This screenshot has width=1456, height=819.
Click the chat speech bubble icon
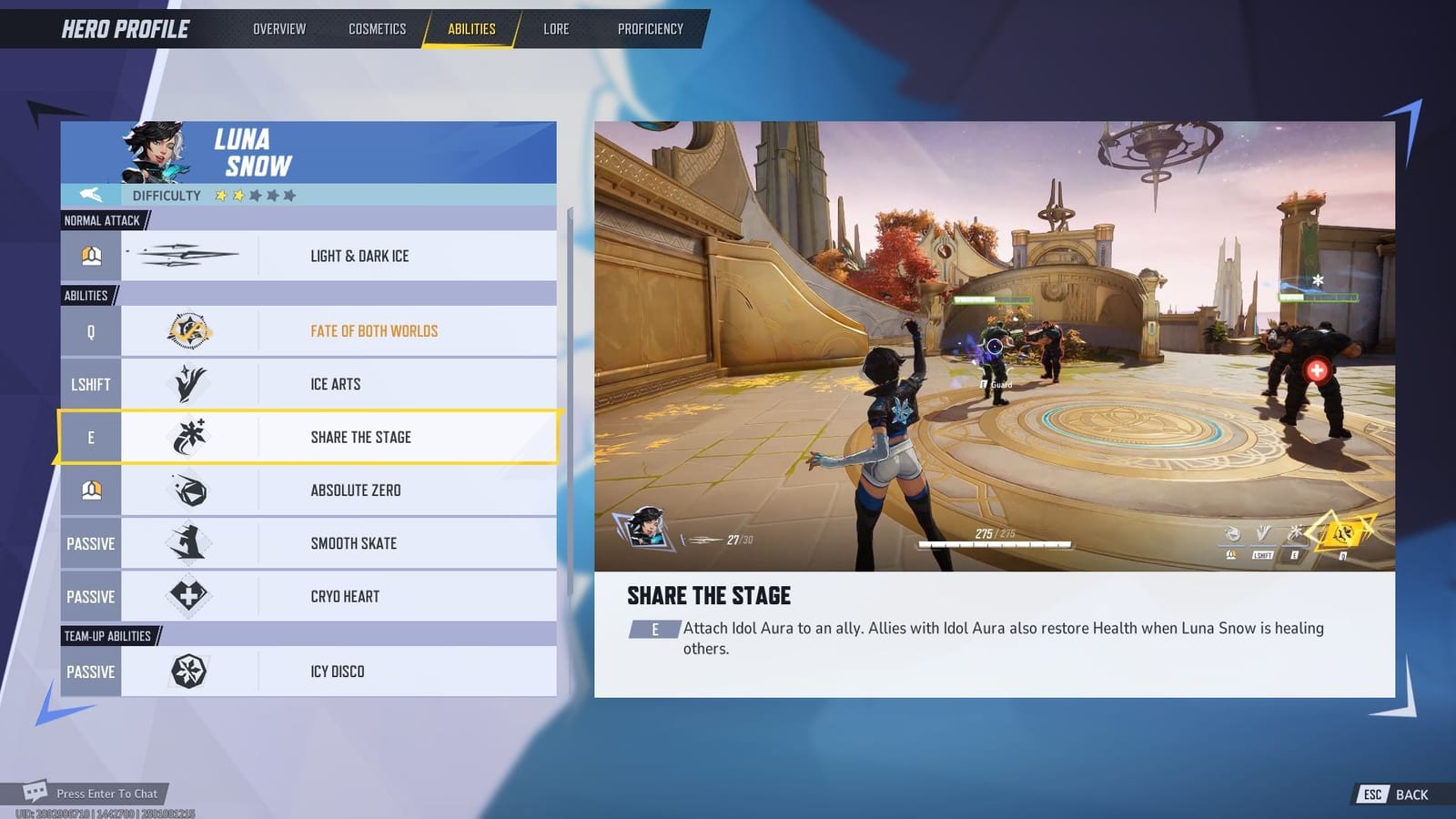35,791
